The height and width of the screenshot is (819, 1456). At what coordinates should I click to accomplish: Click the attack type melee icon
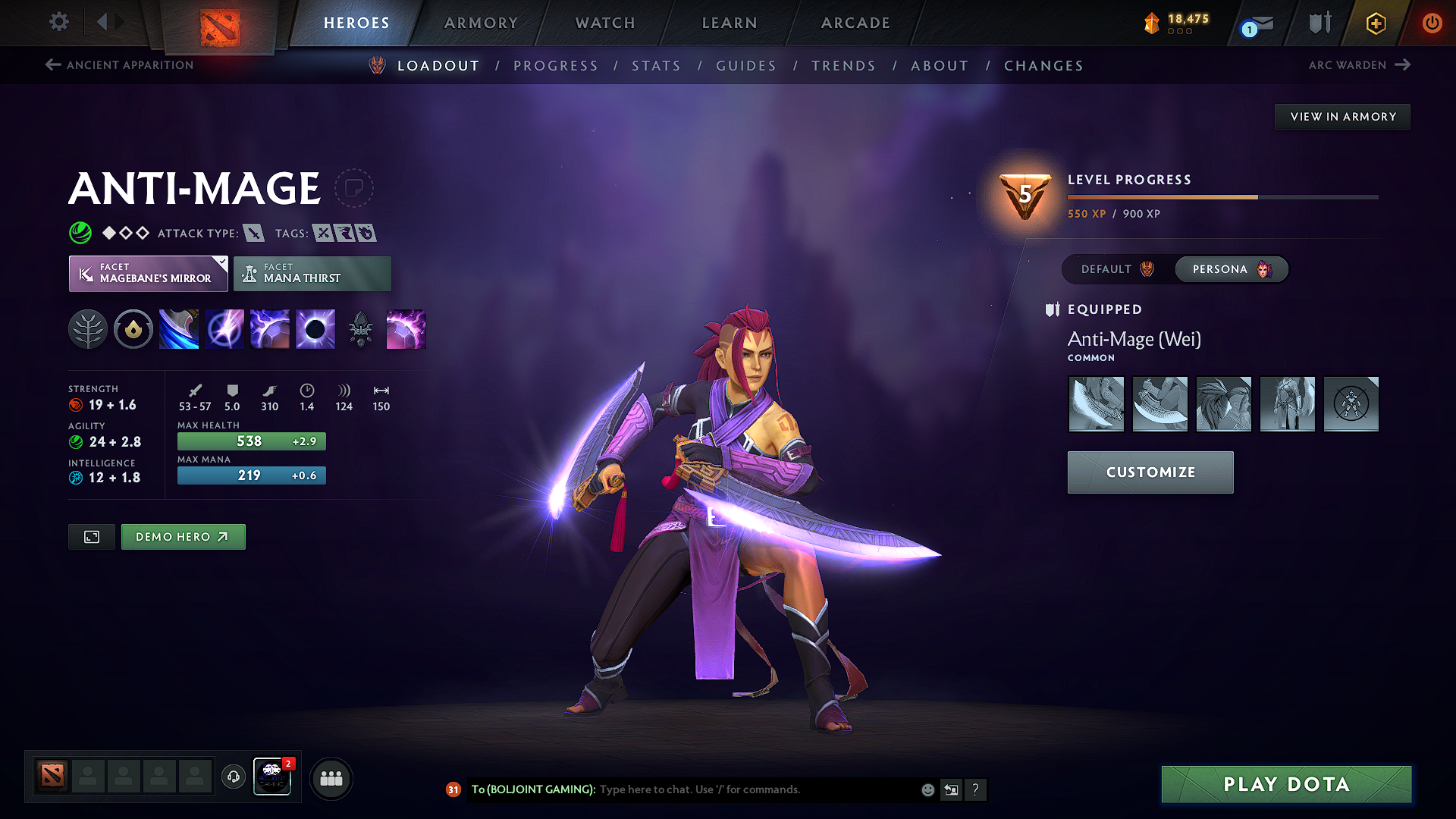tap(256, 233)
